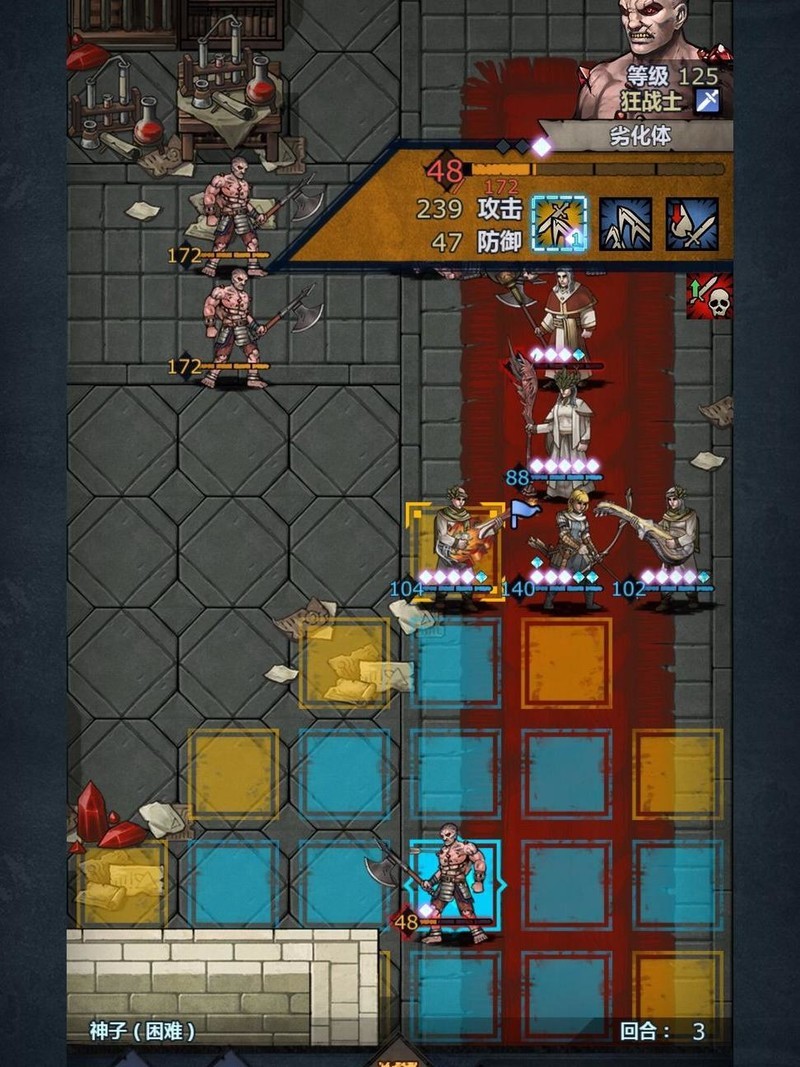This screenshot has width=800, height=1067.
Task: Inspect the skull and sword buff icon
Action: [709, 295]
